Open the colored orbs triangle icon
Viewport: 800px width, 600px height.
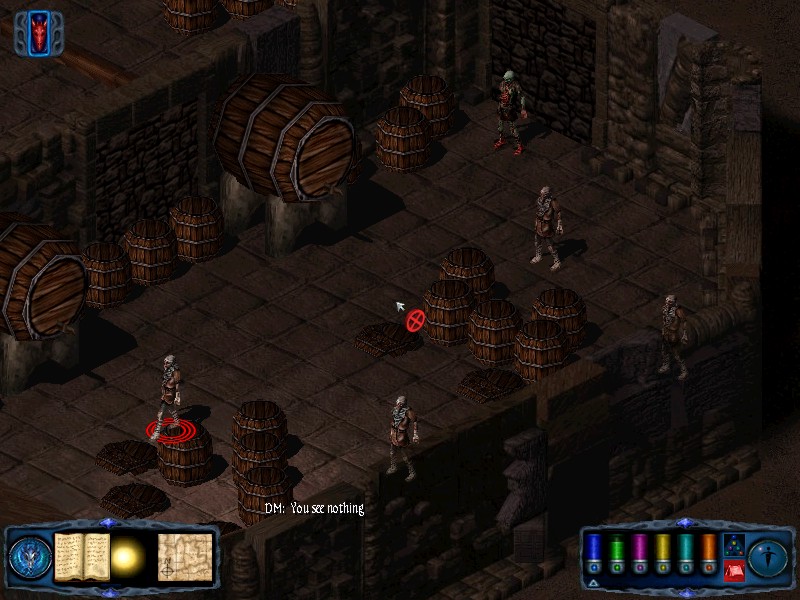tap(732, 546)
